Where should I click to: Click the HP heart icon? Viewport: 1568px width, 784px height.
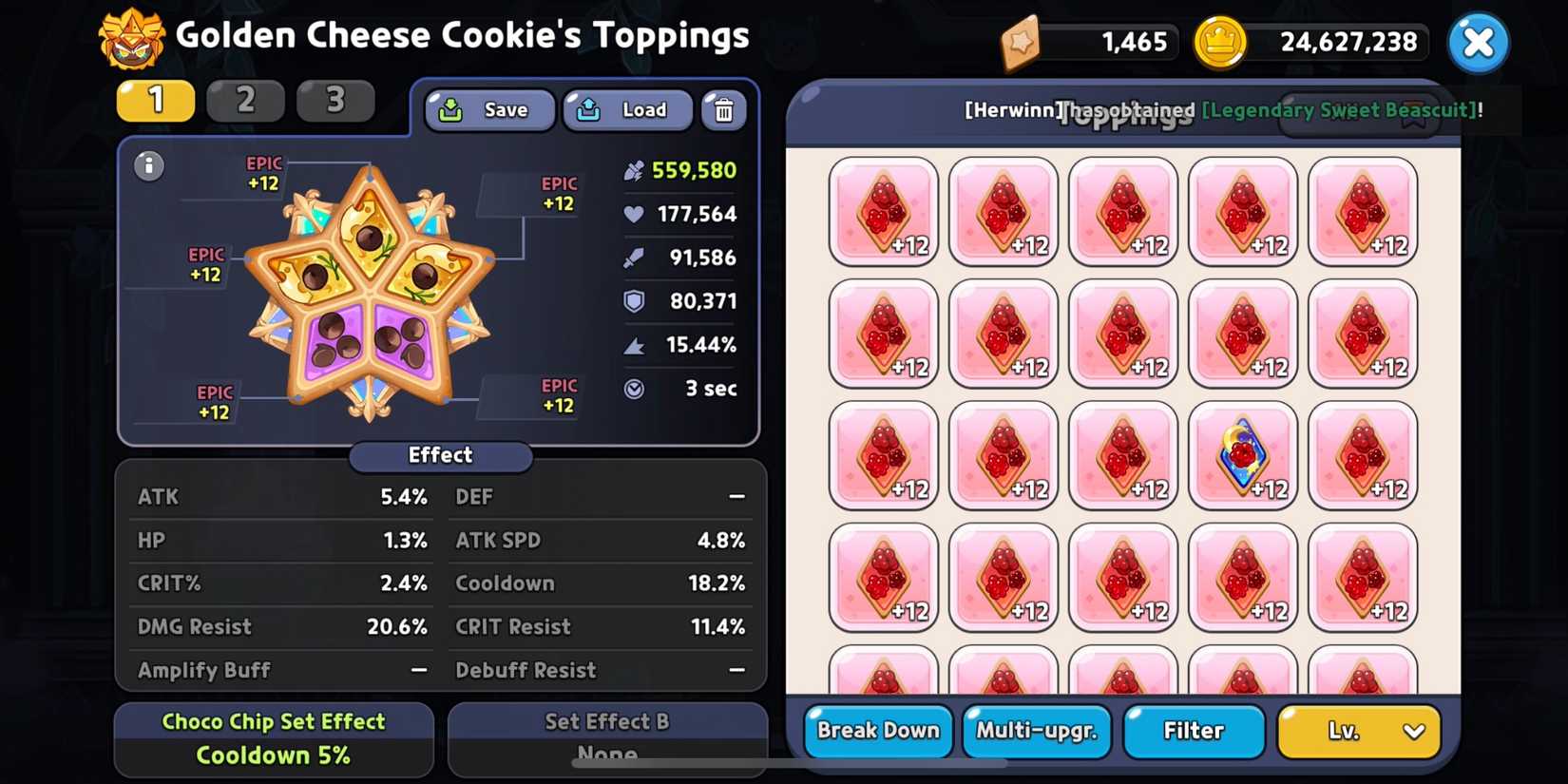[634, 214]
